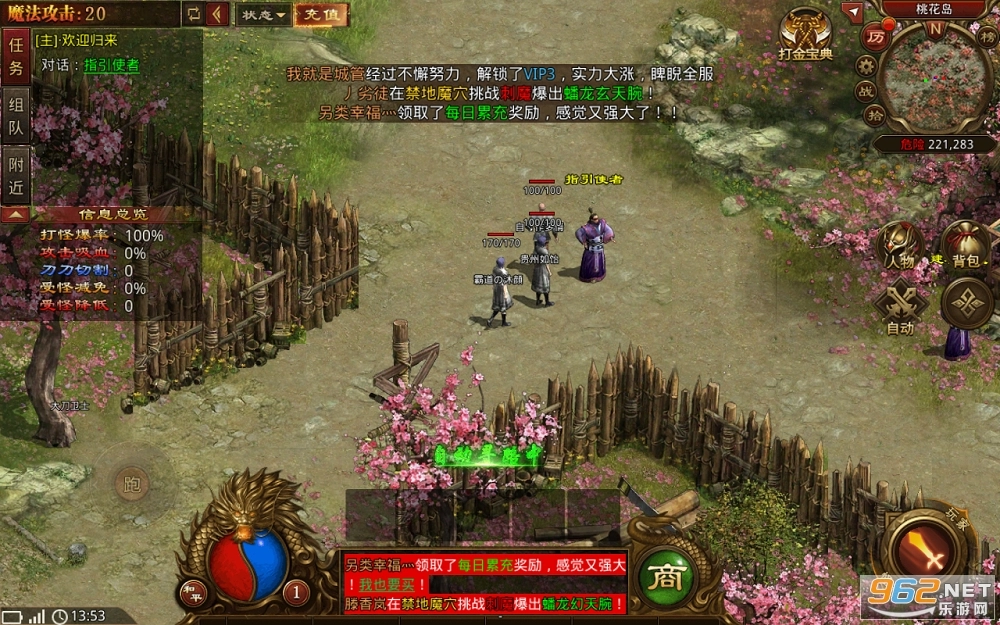
Task: Toggle the 拾 pickup button
Action: tap(873, 116)
